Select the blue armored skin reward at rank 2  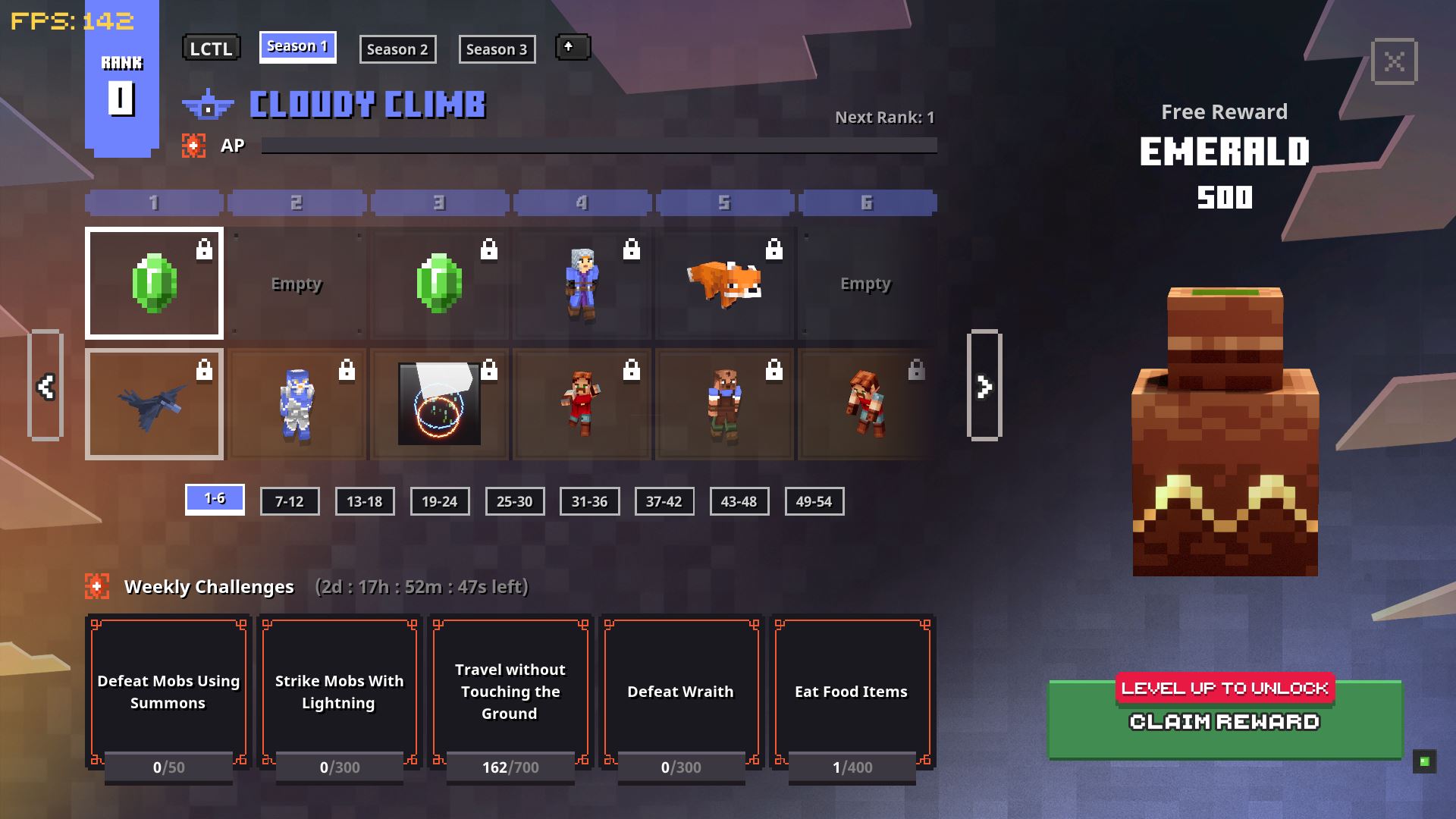tap(297, 403)
